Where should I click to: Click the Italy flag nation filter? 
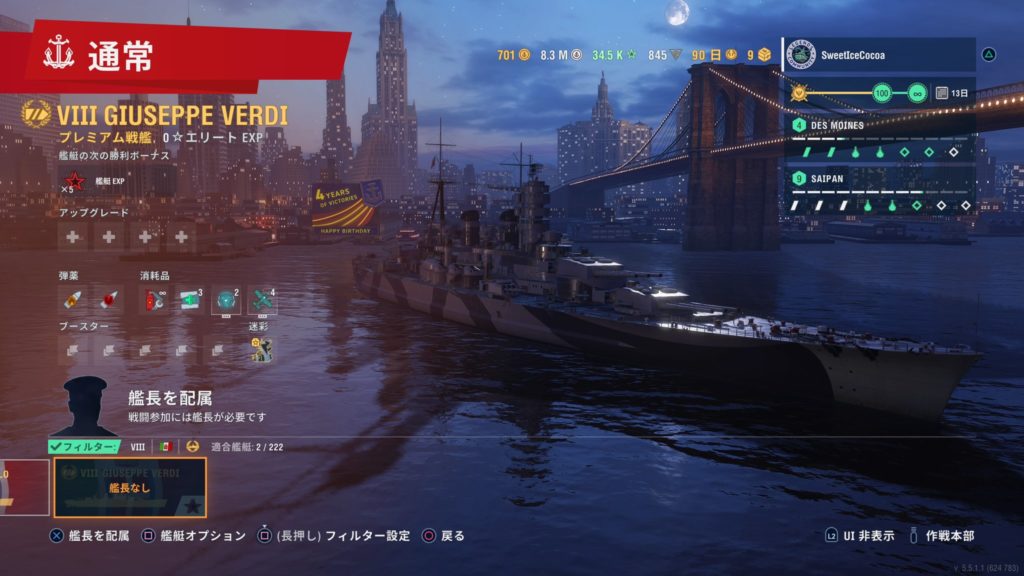point(167,446)
